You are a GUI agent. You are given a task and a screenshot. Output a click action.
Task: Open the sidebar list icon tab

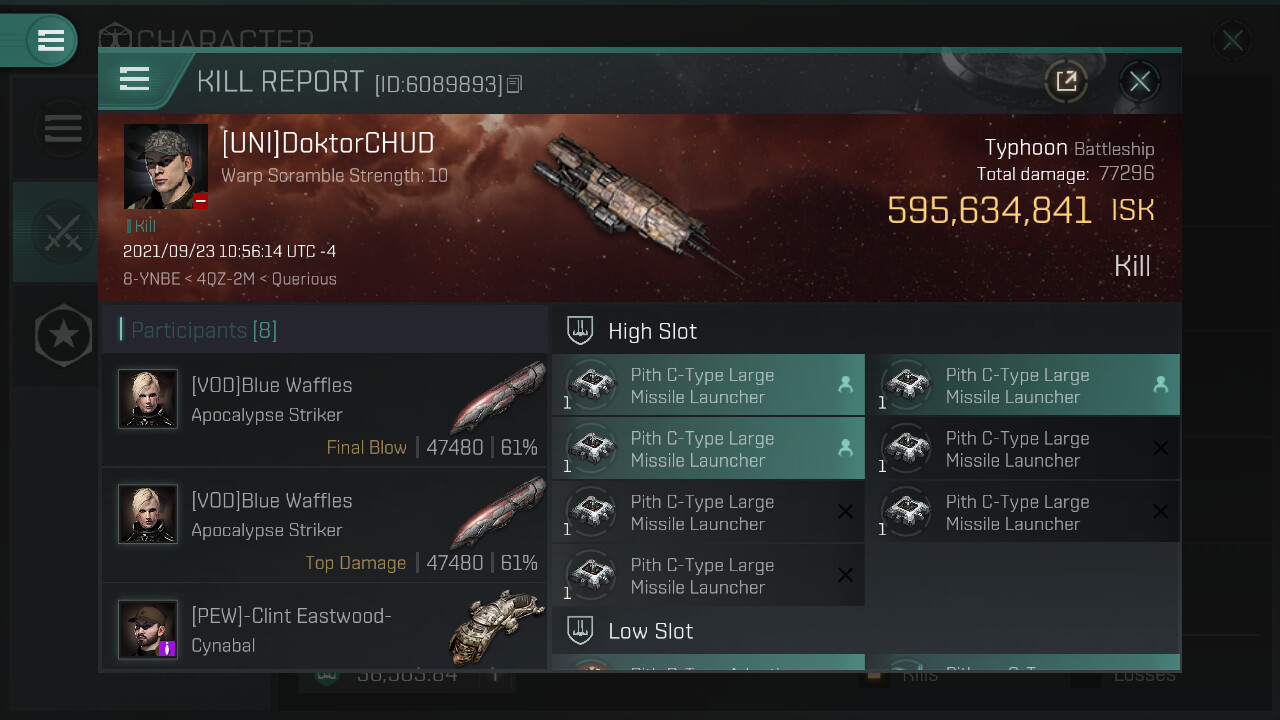pos(62,128)
